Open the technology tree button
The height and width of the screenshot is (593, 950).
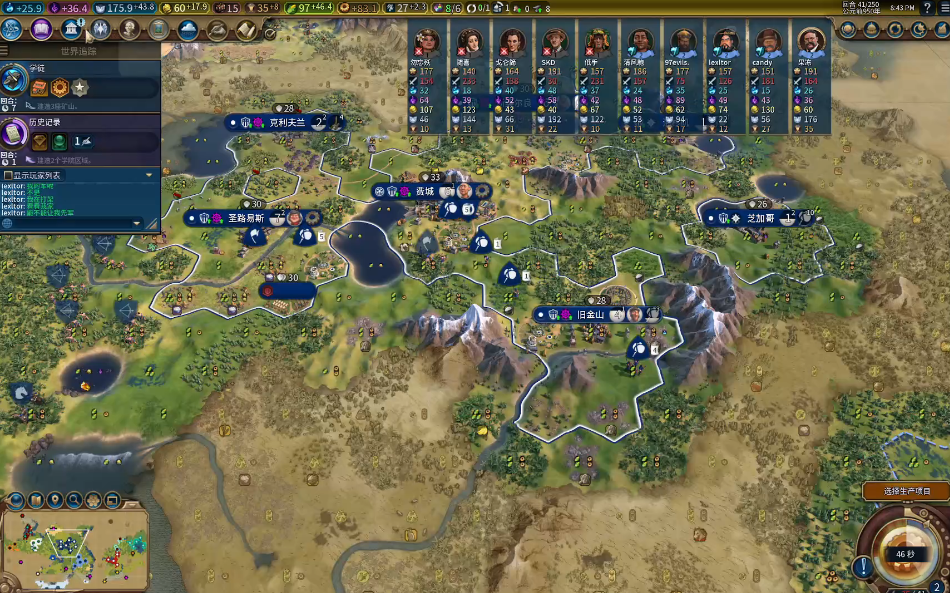[x=13, y=29]
